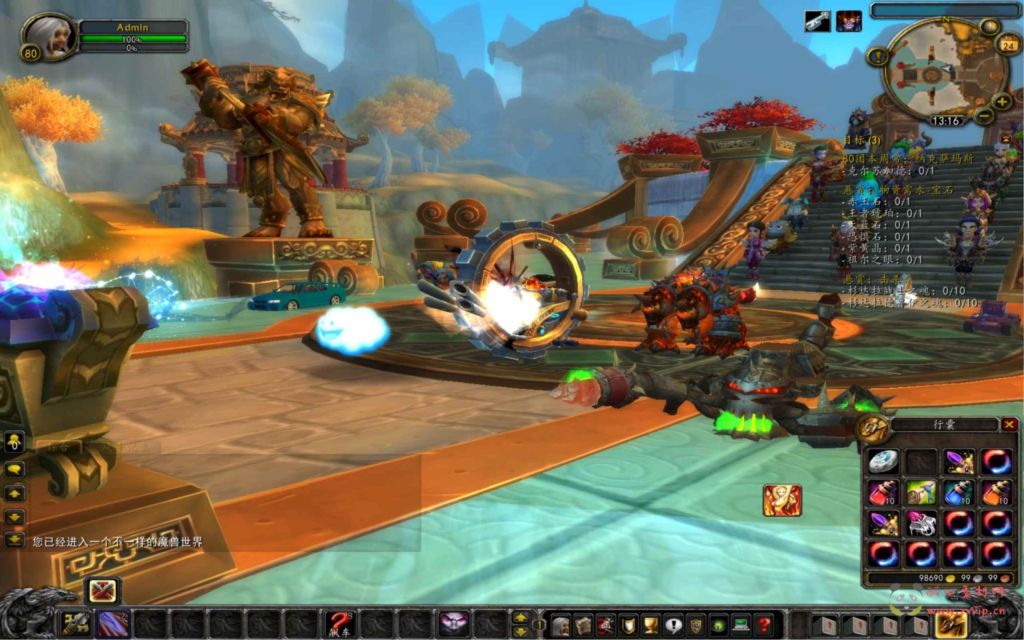1024x640 pixels.
Task: Click the minimap tracking exclamation button
Action: (x=878, y=57)
